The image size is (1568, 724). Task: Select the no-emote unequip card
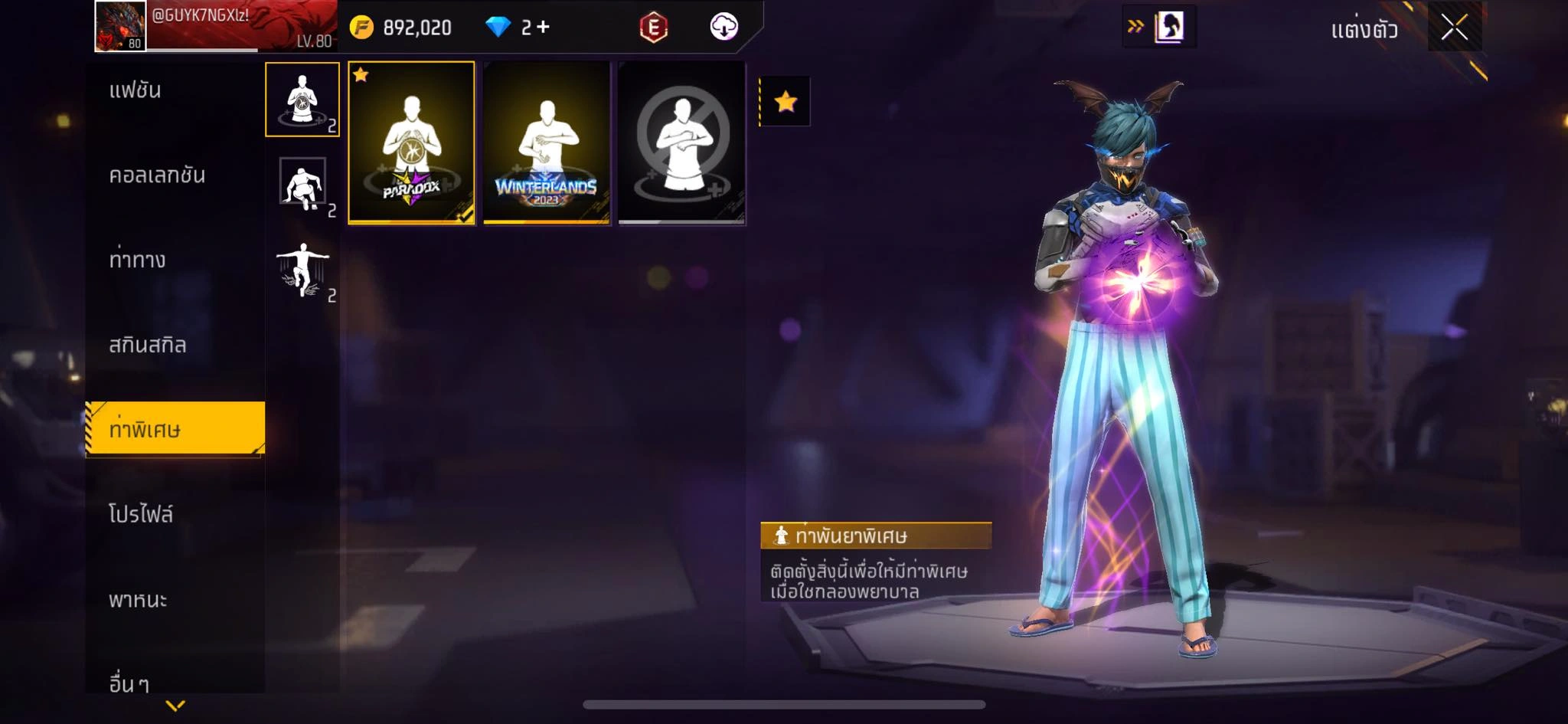pos(681,143)
